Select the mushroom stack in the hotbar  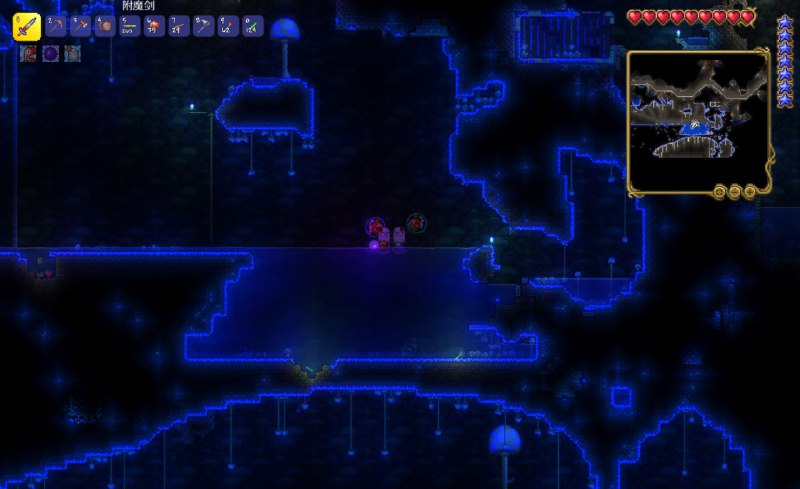(154, 26)
